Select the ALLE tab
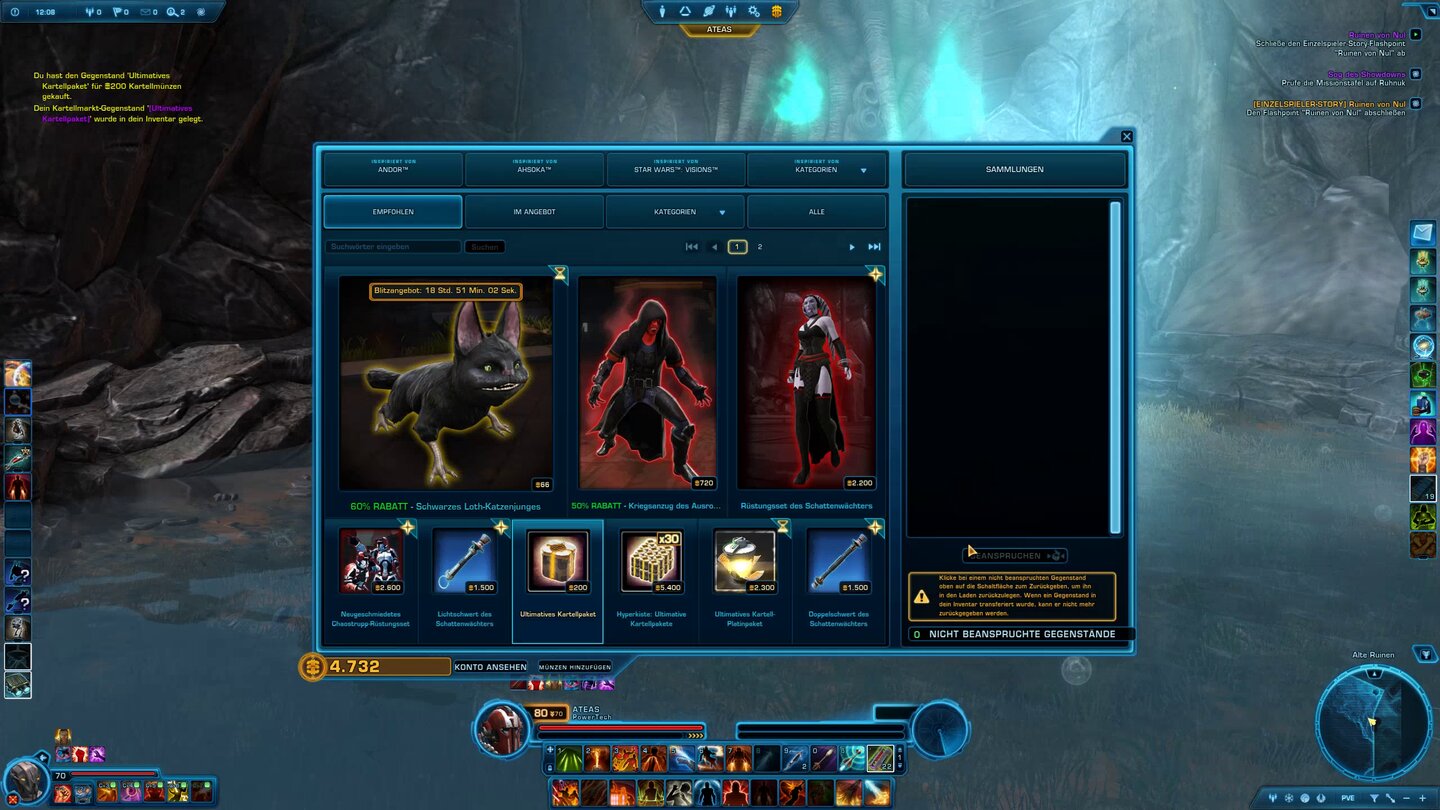Screen dimensions: 1440x810 click(816, 212)
